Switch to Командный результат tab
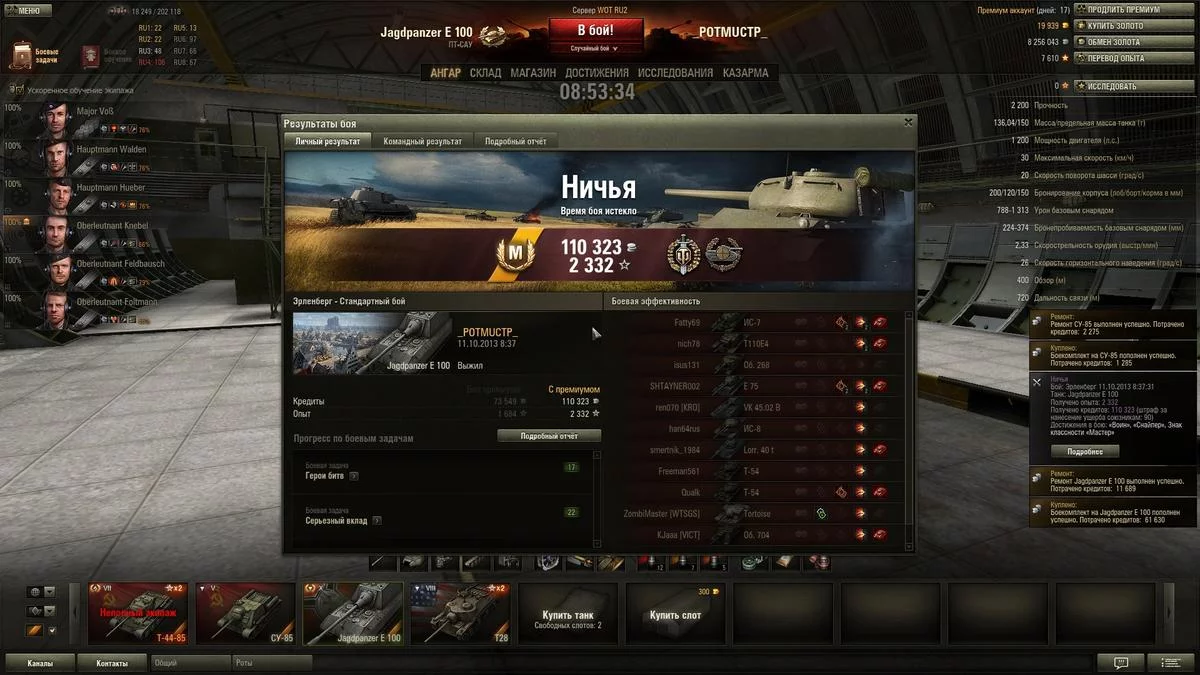 pos(422,141)
